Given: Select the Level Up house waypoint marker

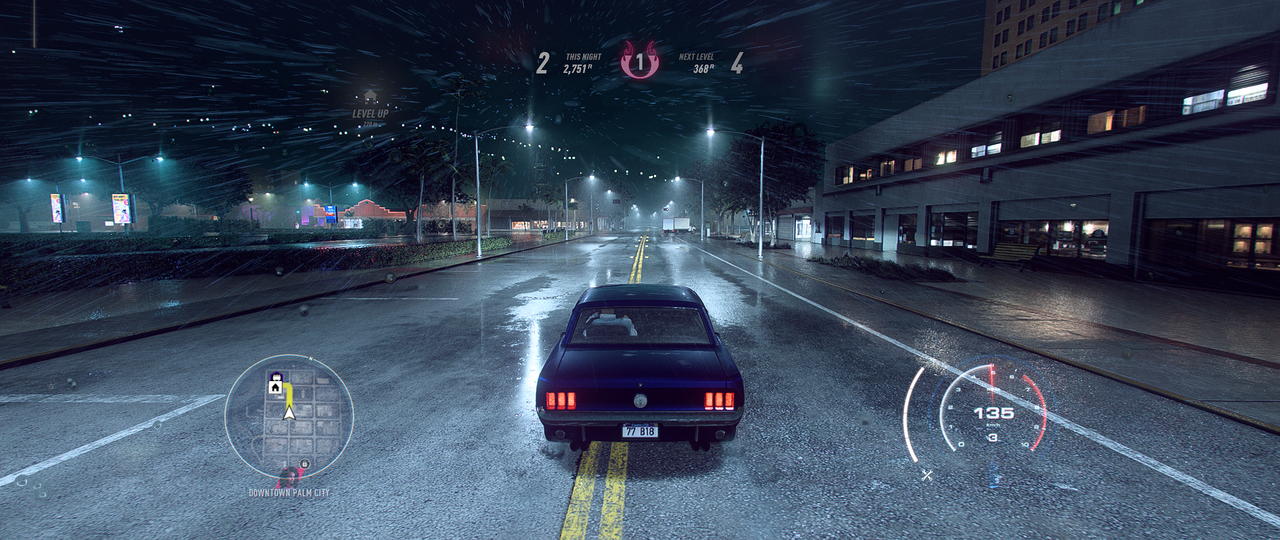Looking at the screenshot, I should click(370, 96).
